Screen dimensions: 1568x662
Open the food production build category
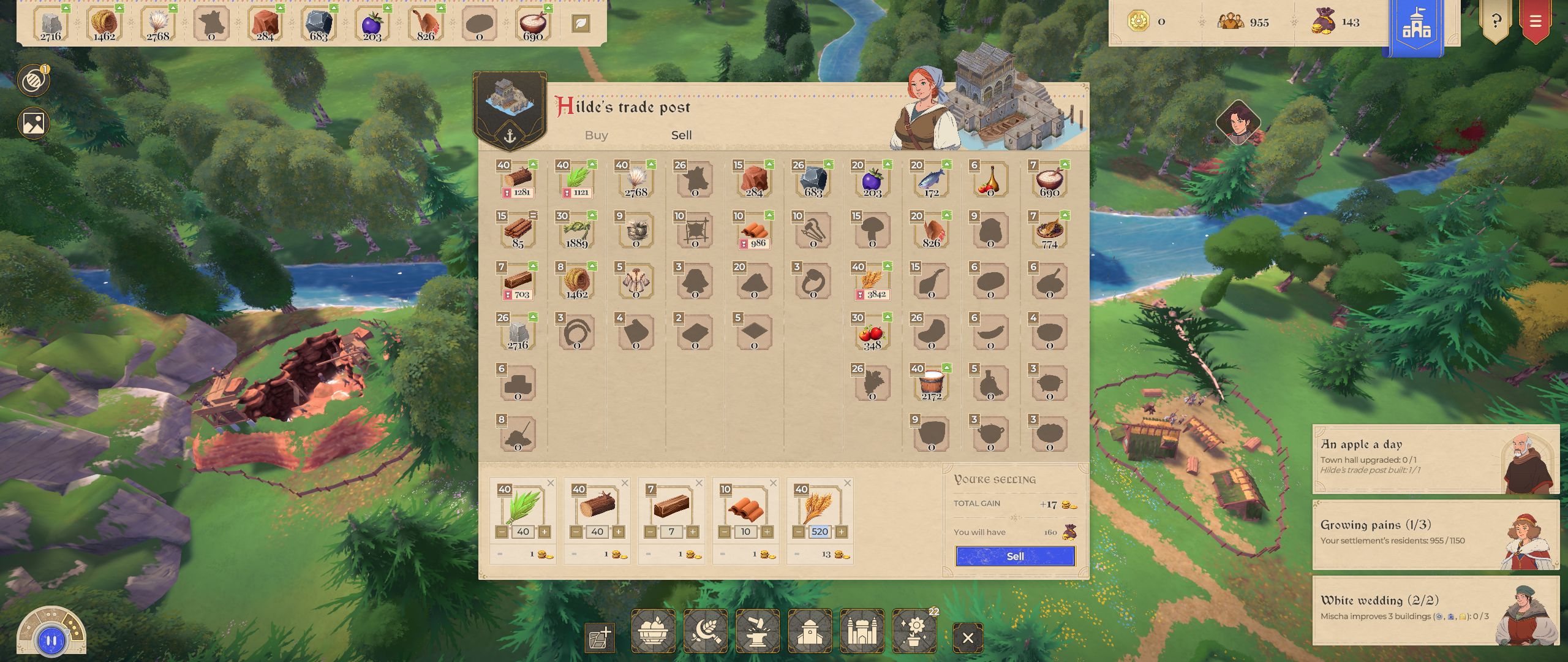click(x=653, y=631)
